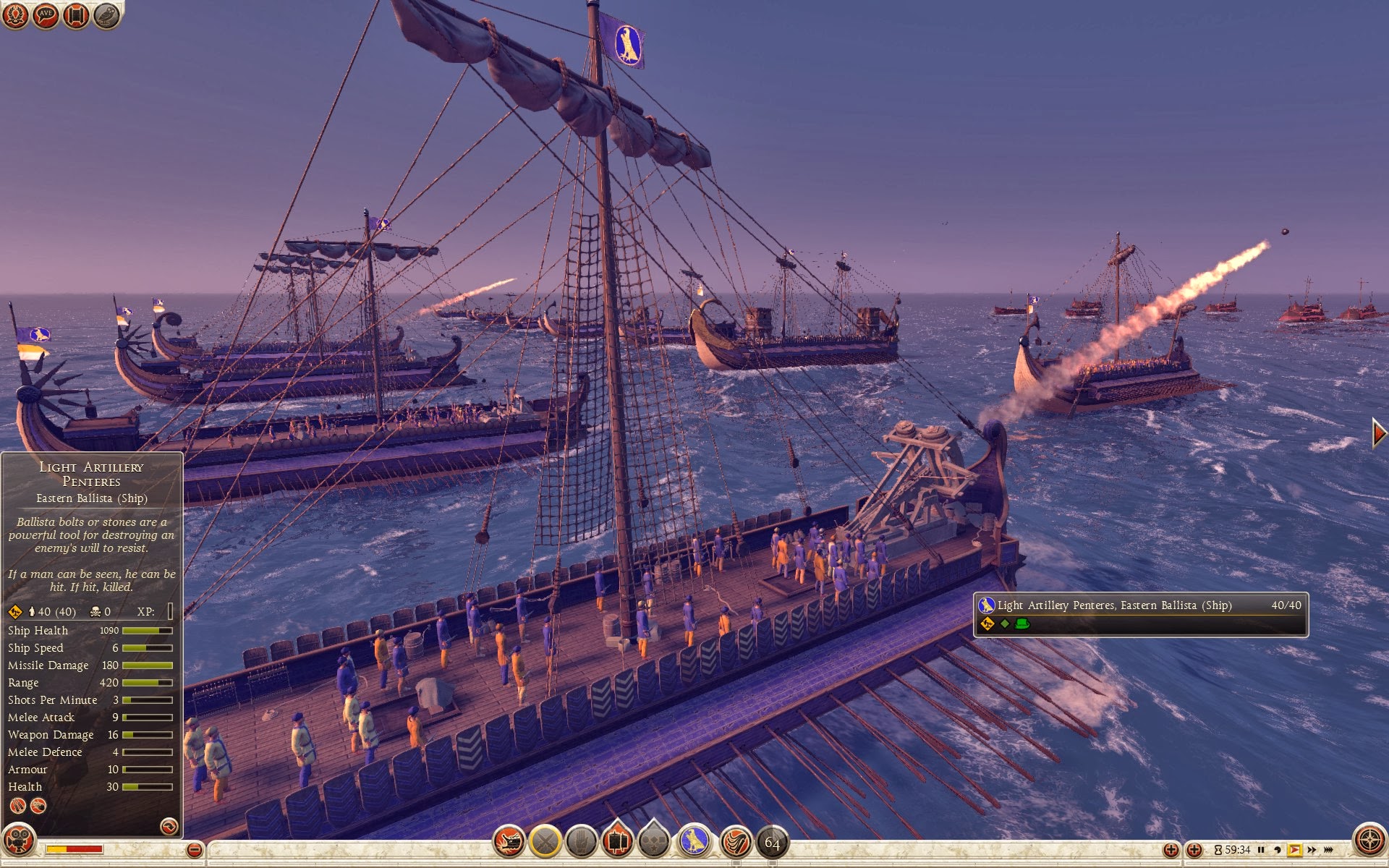Open the AVE chat bubble
Screen dimensions: 1389x868
click(46, 15)
